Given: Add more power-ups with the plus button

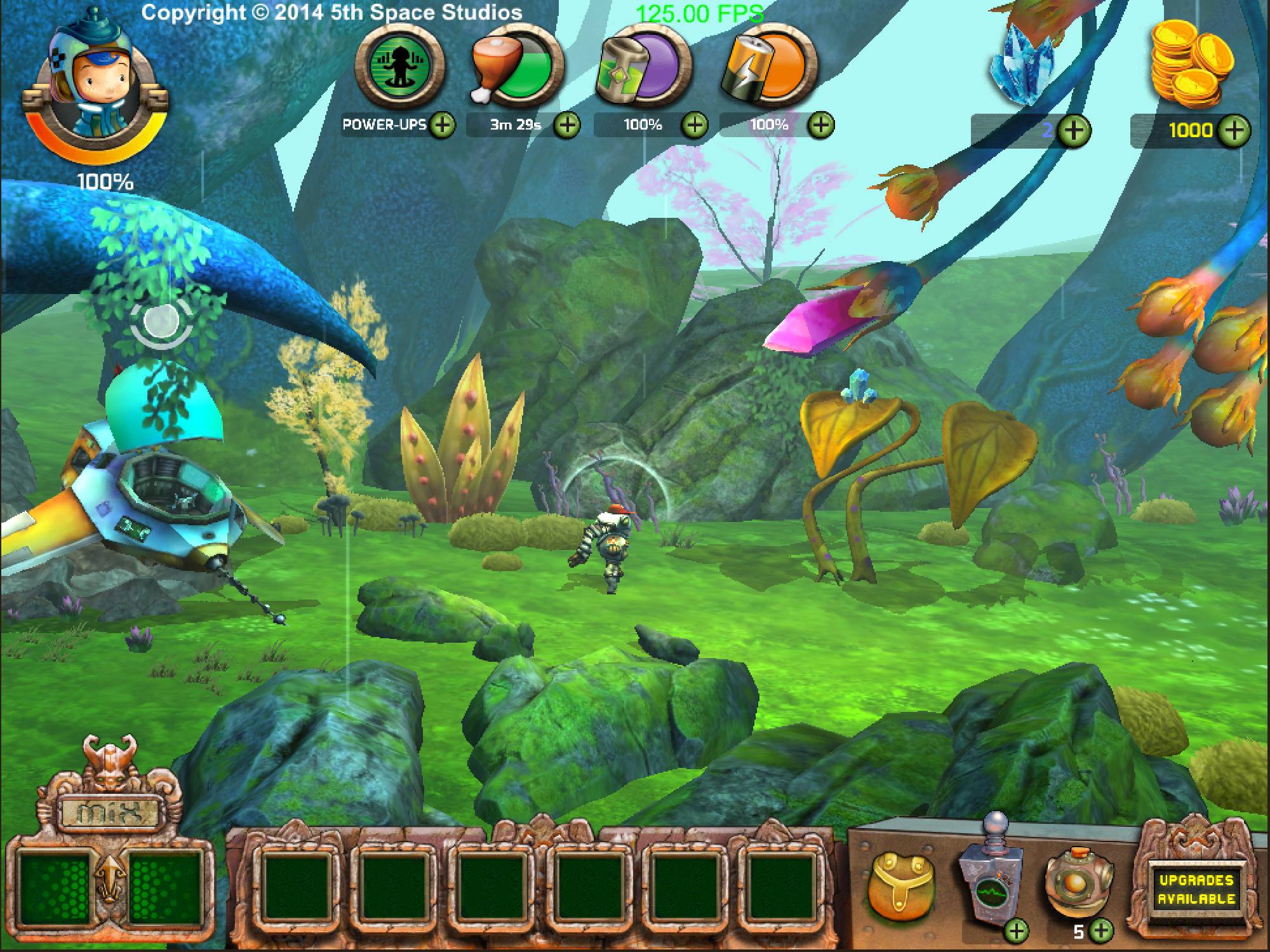Looking at the screenshot, I should [443, 125].
